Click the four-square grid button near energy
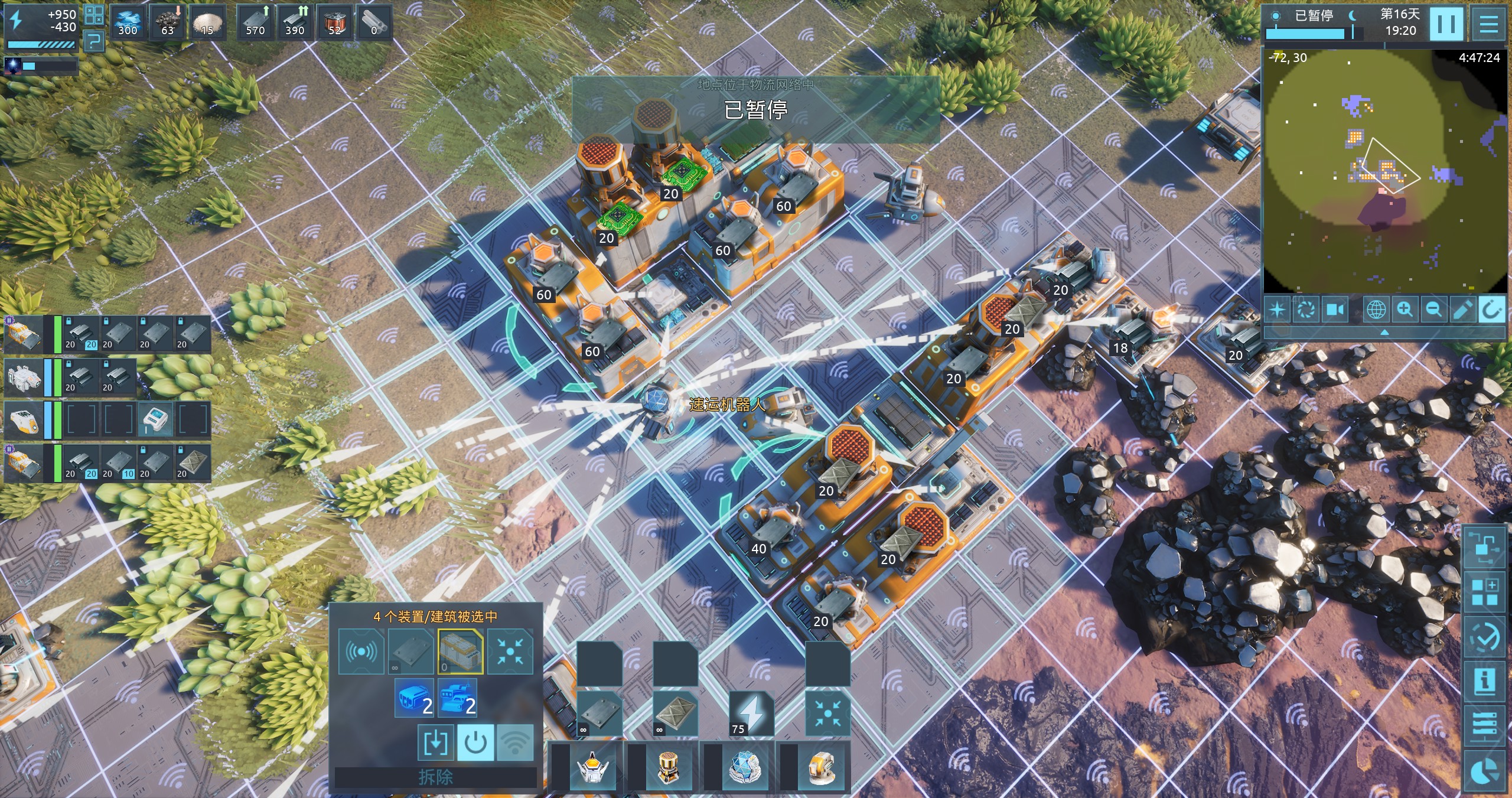Screen dimensions: 1512x798 [94, 15]
